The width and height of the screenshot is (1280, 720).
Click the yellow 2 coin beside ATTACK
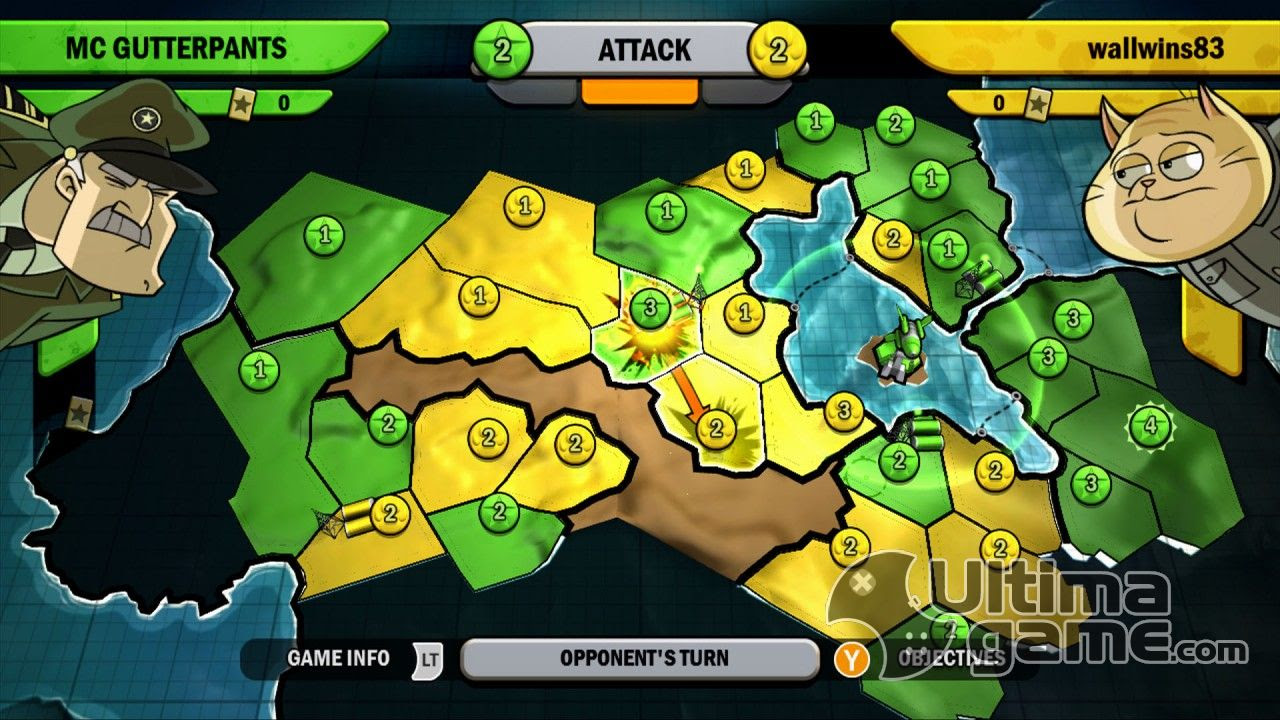tap(778, 47)
